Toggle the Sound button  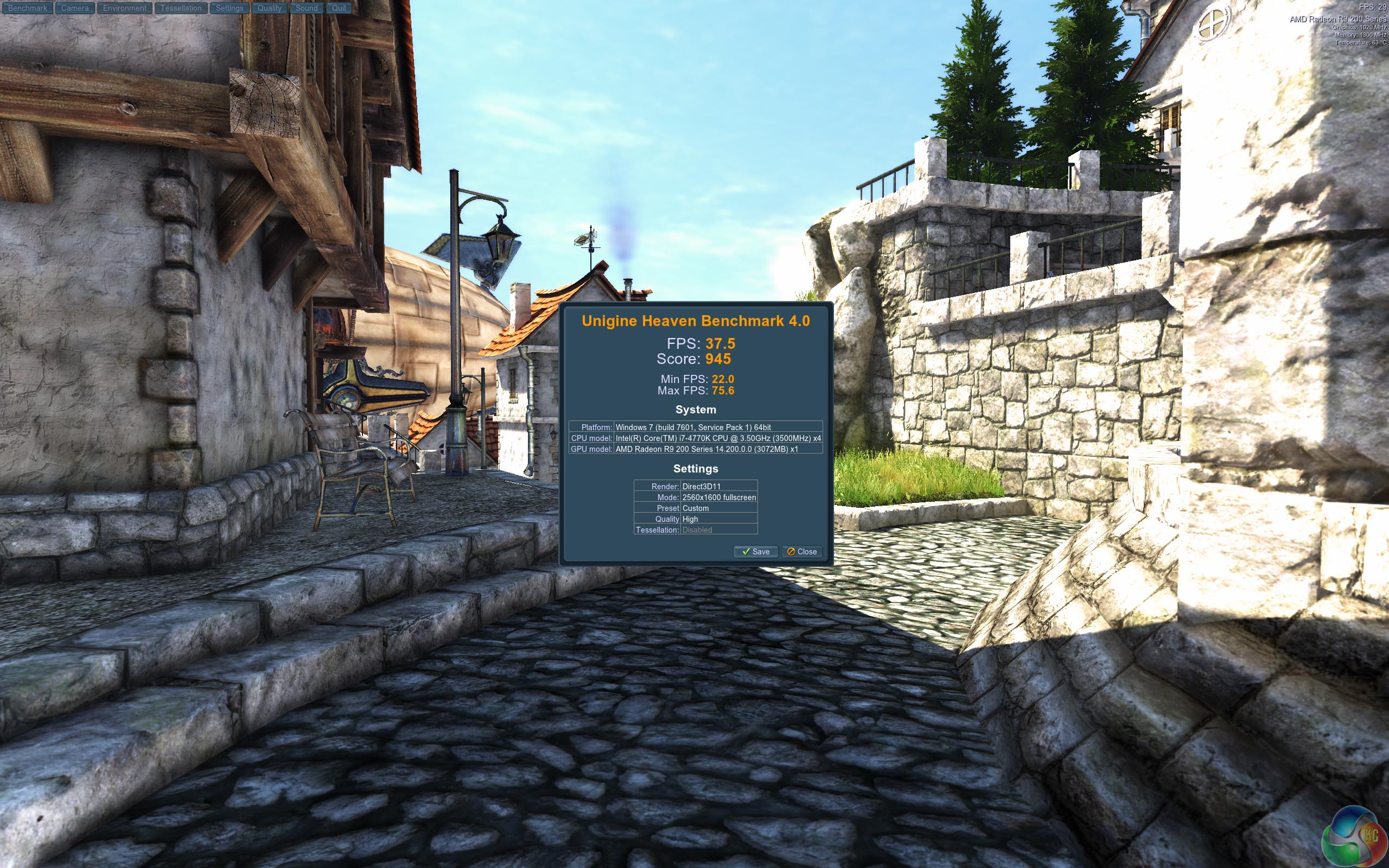(307, 8)
